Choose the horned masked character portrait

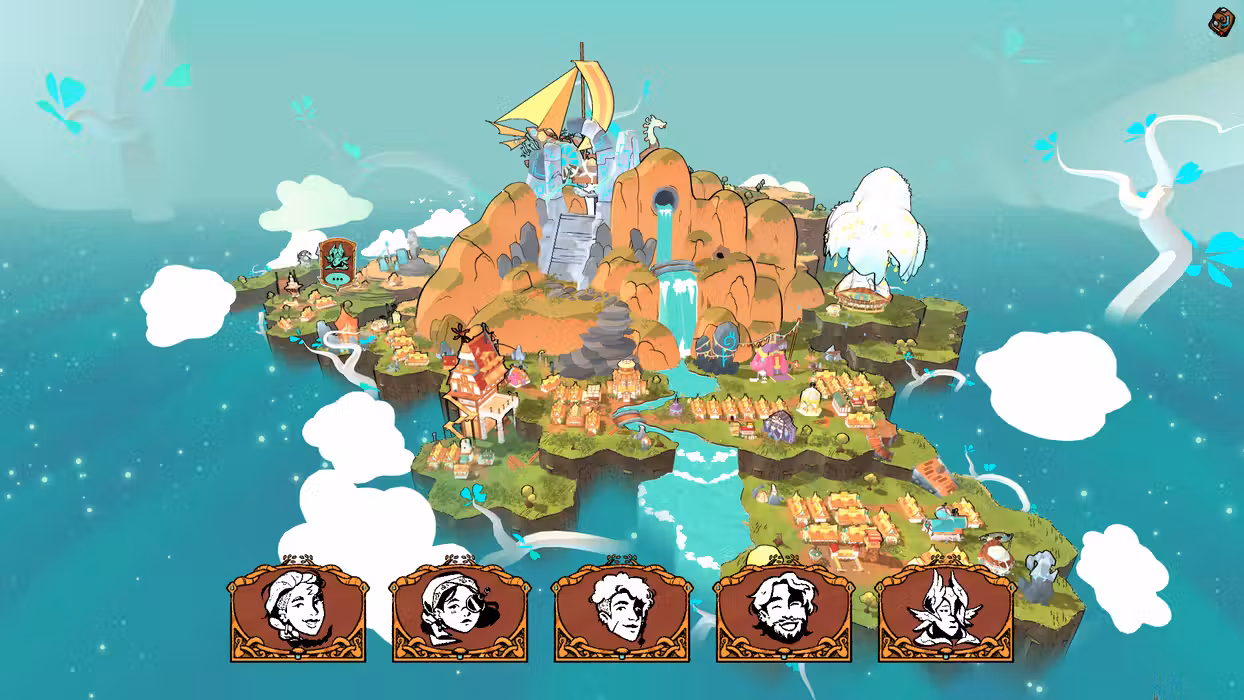(x=945, y=610)
